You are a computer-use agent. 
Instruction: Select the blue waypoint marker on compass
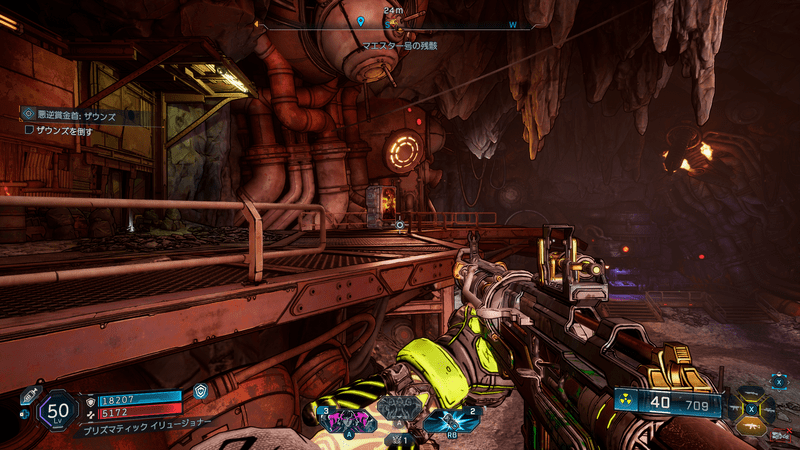click(x=361, y=20)
